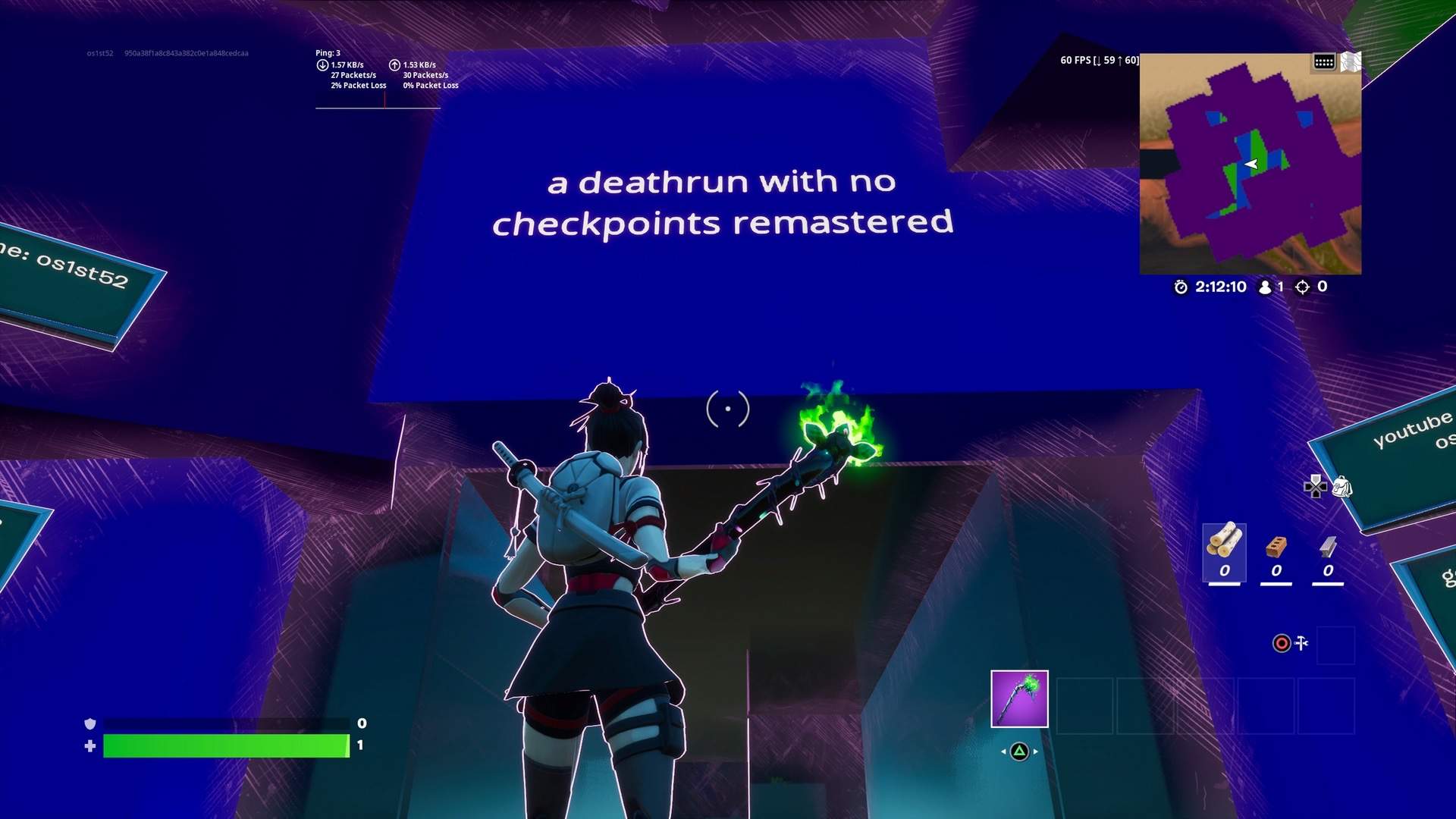Click the keyboard hotbar icon above the minimap
Image resolution: width=1456 pixels, height=819 pixels.
click(x=1324, y=61)
